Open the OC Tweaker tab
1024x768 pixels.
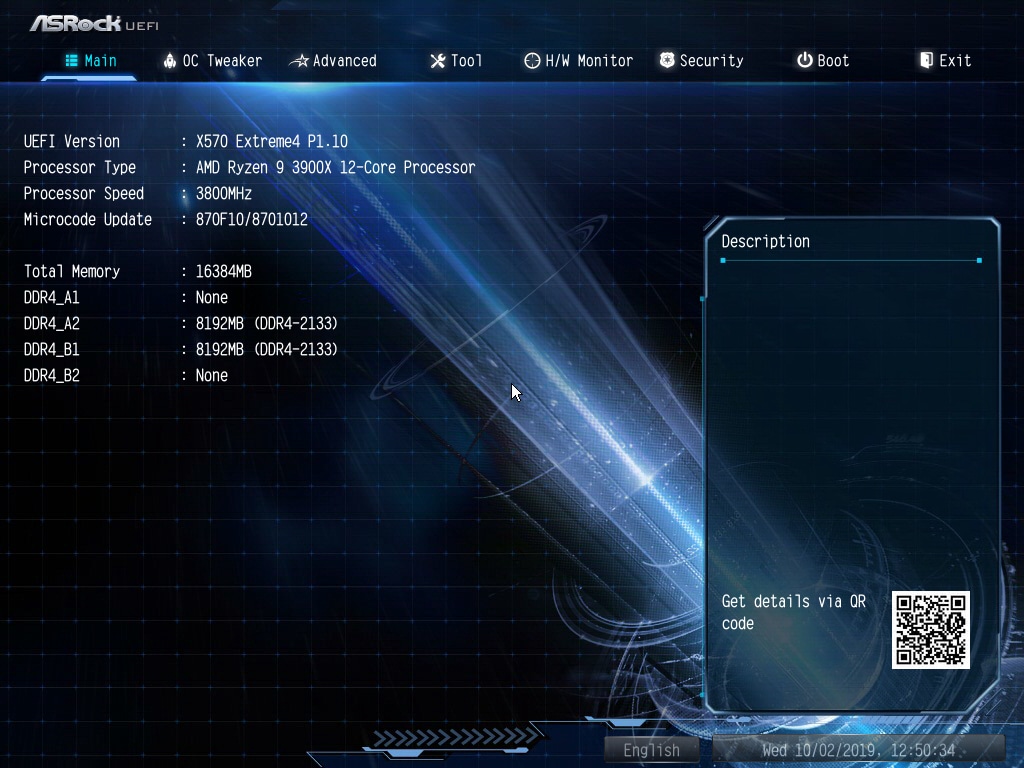tap(212, 61)
